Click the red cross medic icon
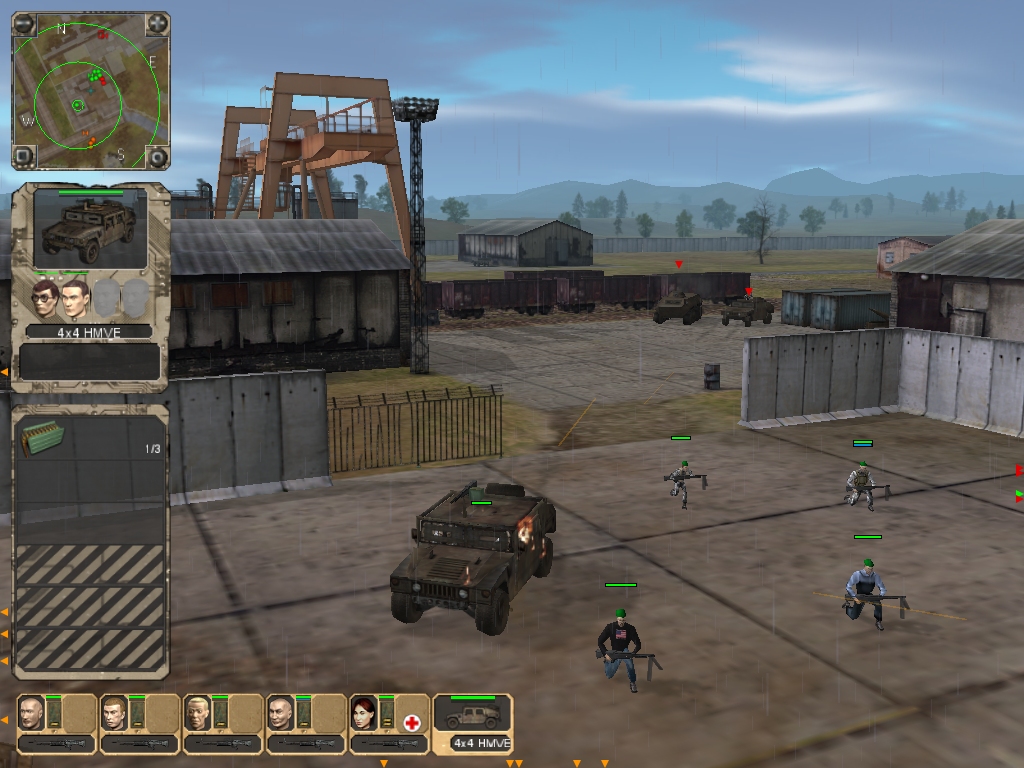The width and height of the screenshot is (1024, 768). [x=411, y=722]
